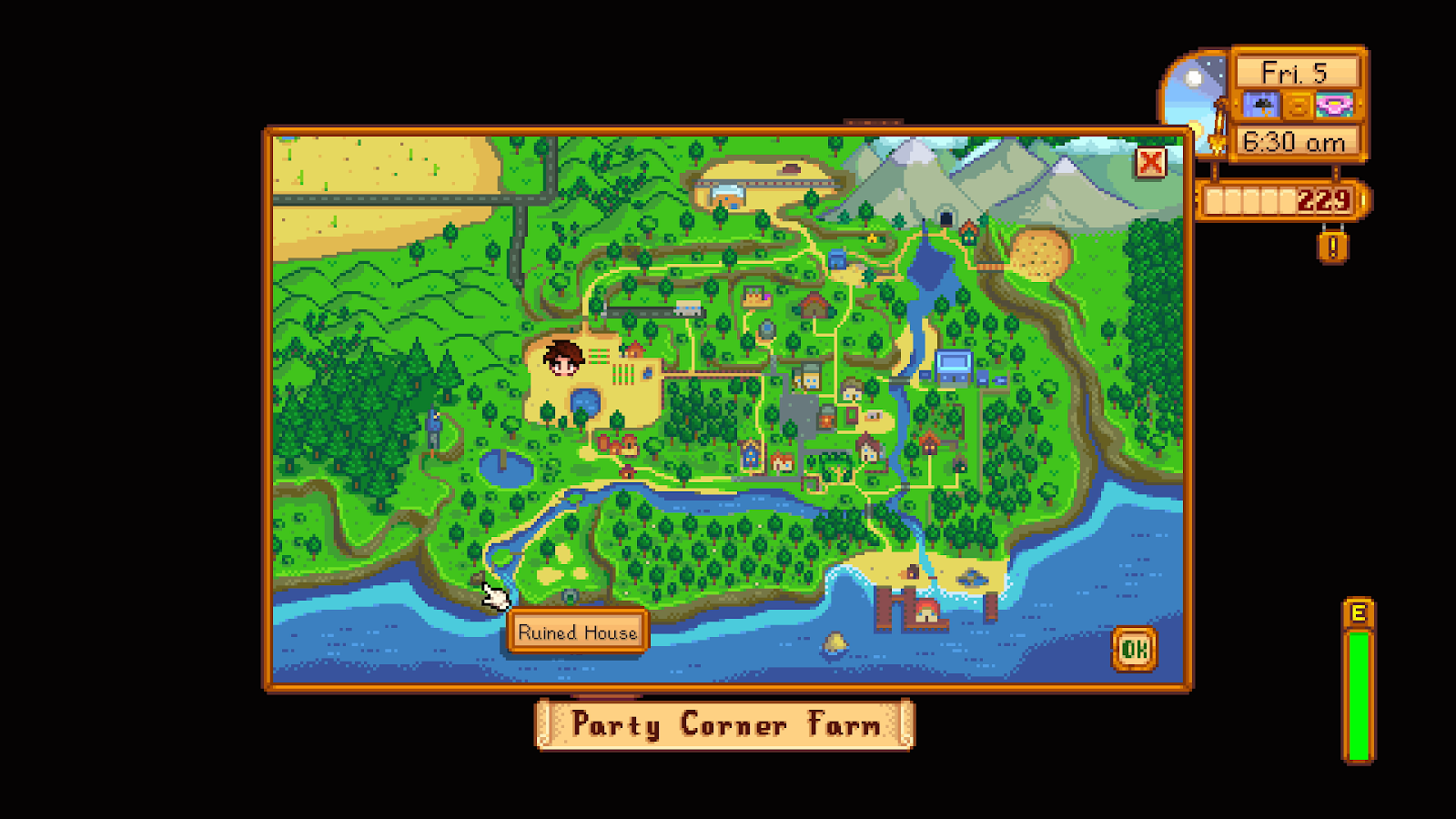The height and width of the screenshot is (819, 1456).
Task: Select the mine entrance in the mountains
Action: click(x=946, y=218)
